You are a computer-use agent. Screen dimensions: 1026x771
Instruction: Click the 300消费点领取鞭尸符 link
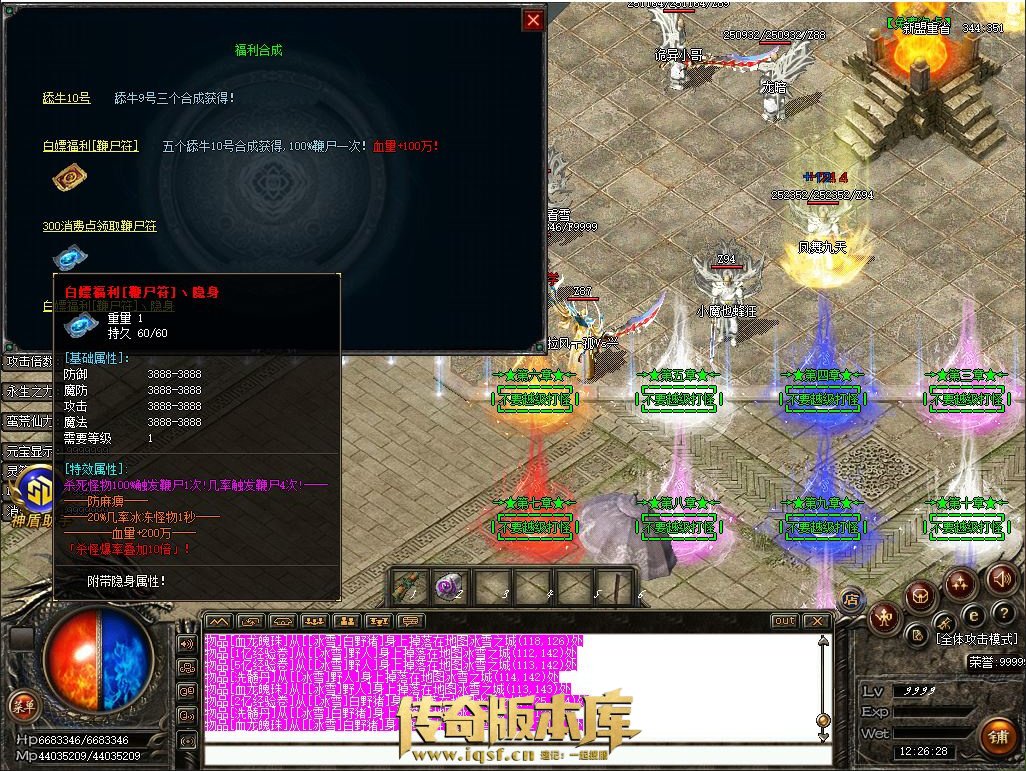pos(99,227)
